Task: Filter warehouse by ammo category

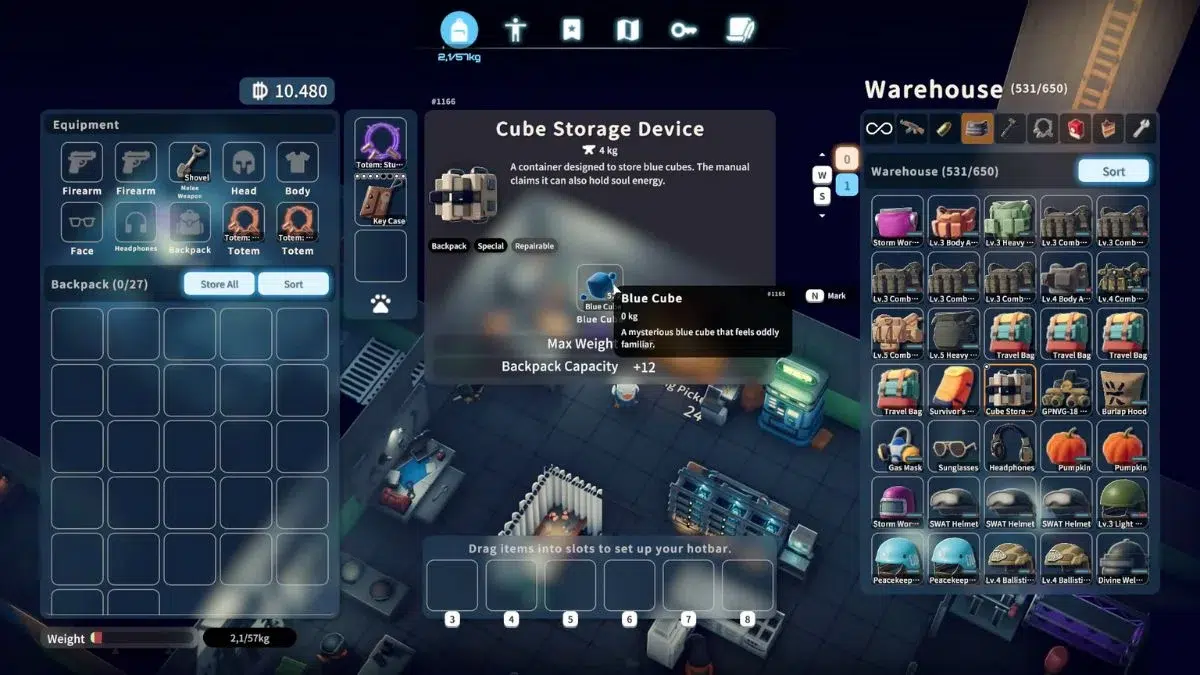Action: click(944, 128)
